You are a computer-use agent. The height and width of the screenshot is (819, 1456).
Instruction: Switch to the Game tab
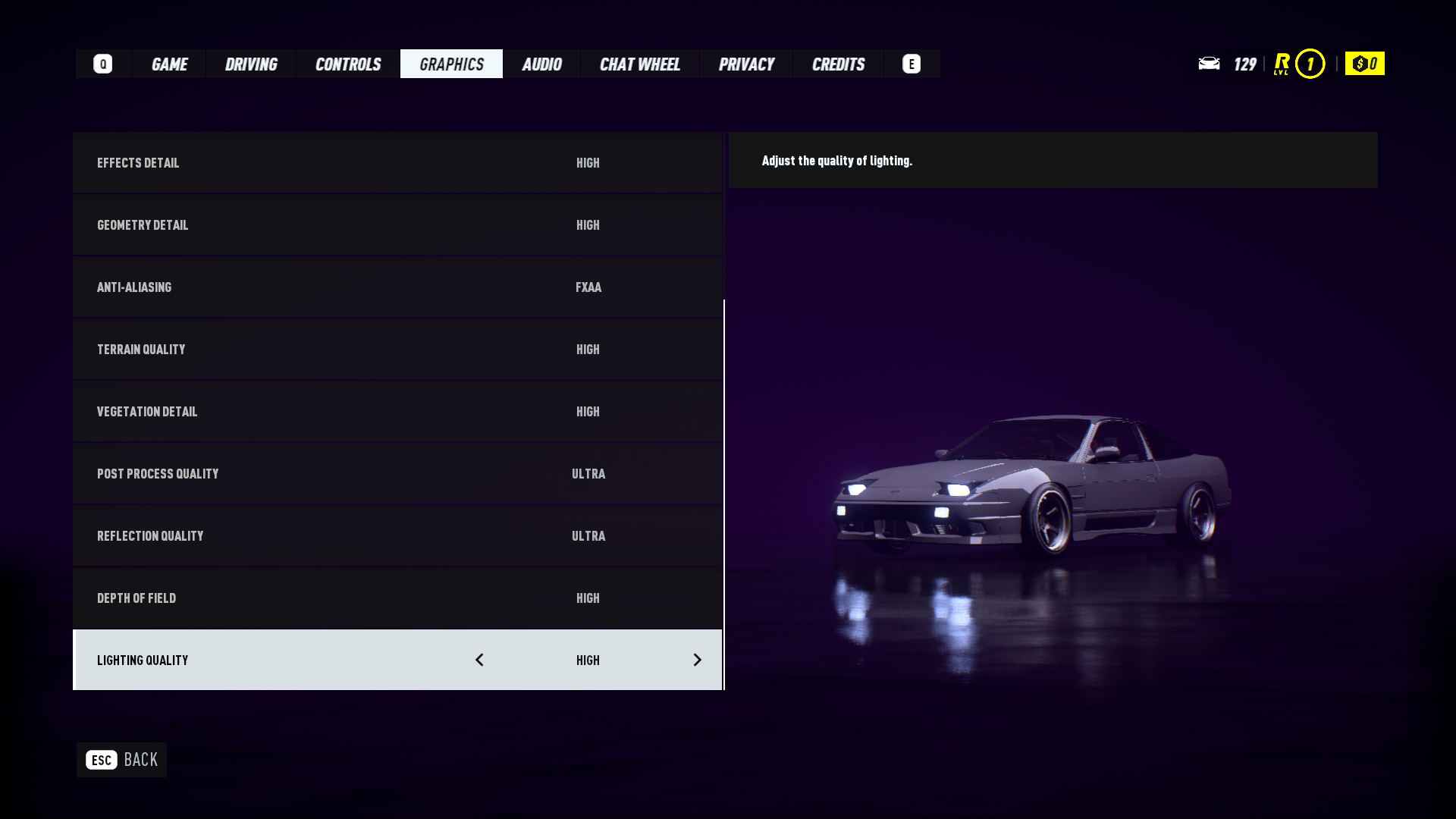(x=169, y=64)
